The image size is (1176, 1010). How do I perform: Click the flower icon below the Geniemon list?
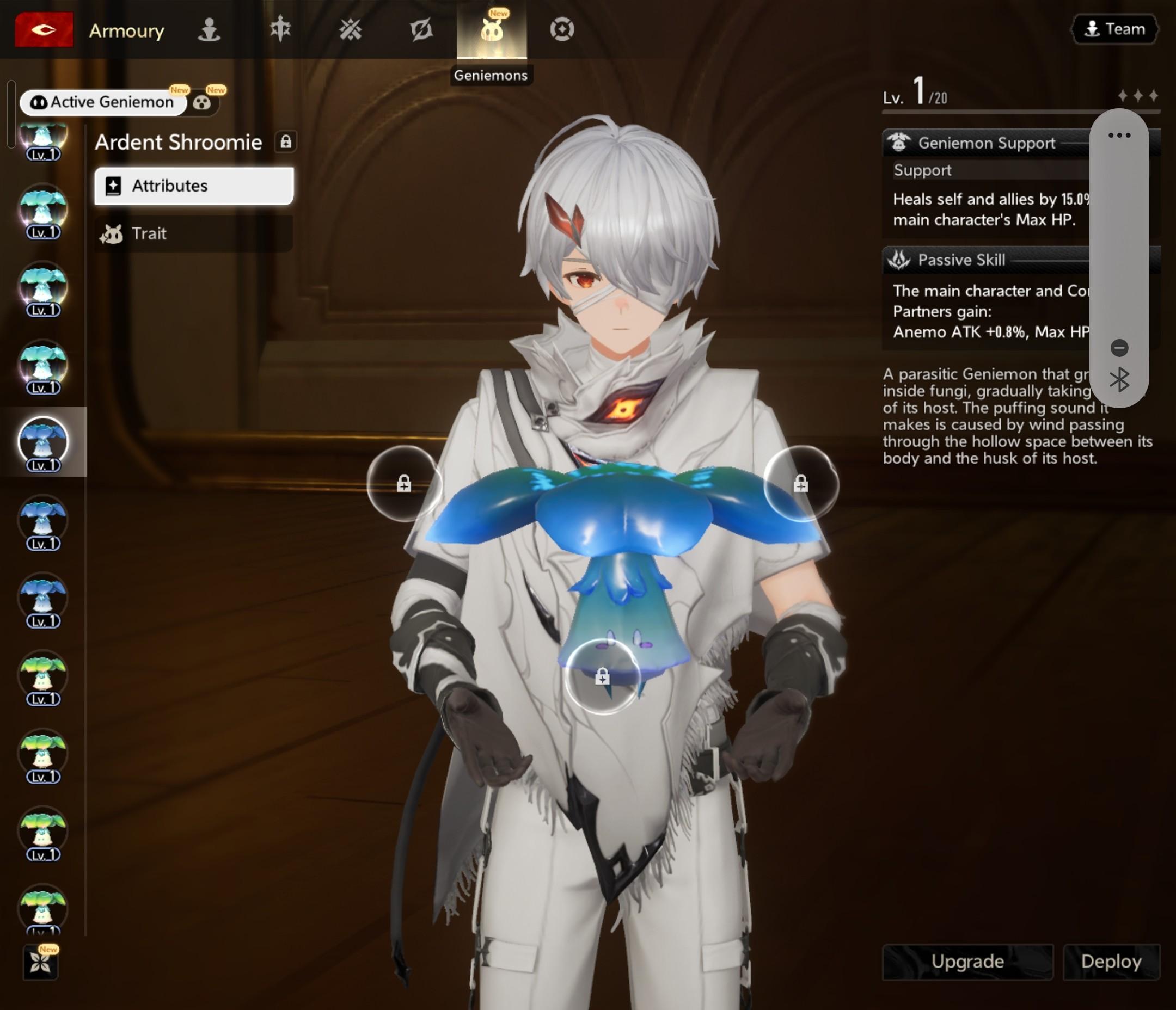(40, 962)
